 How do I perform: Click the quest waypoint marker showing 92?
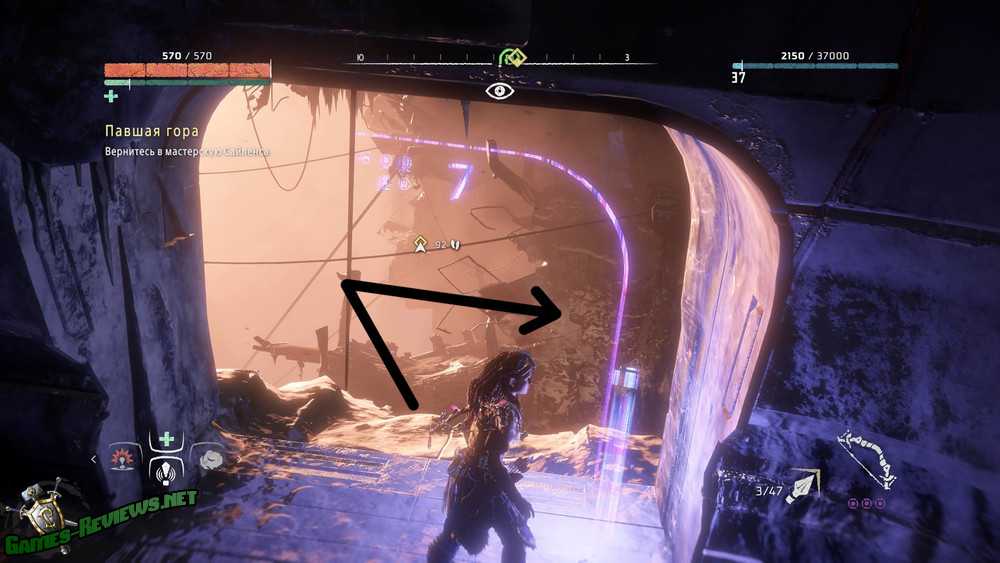pos(424,243)
